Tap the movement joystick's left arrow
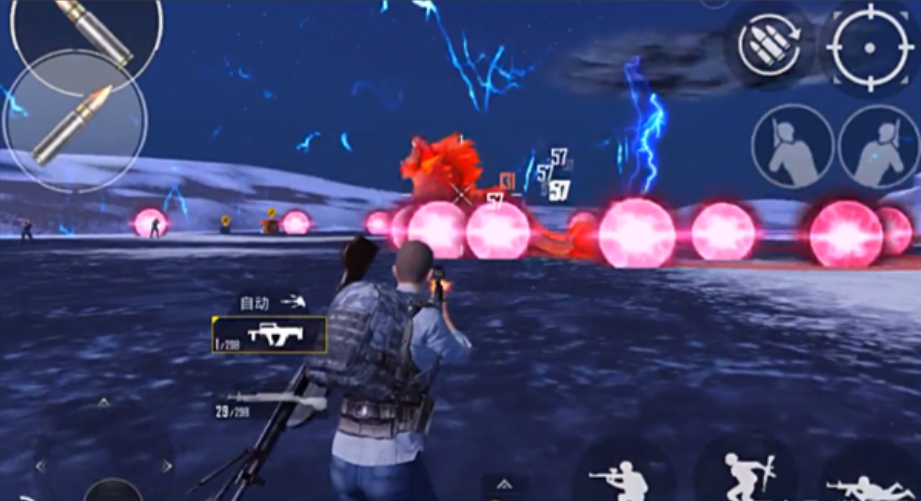Screen dimensions: 921x501 point(40,466)
